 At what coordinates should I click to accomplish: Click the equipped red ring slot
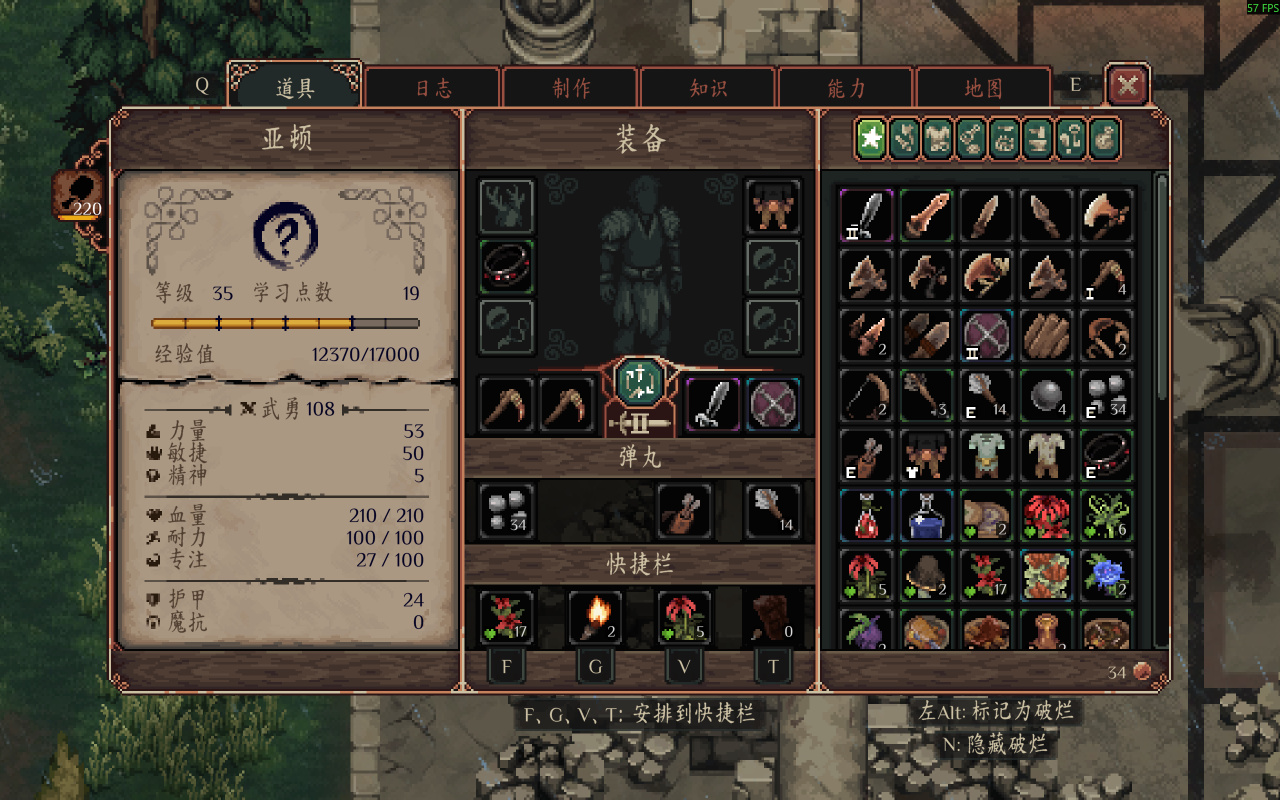[507, 267]
